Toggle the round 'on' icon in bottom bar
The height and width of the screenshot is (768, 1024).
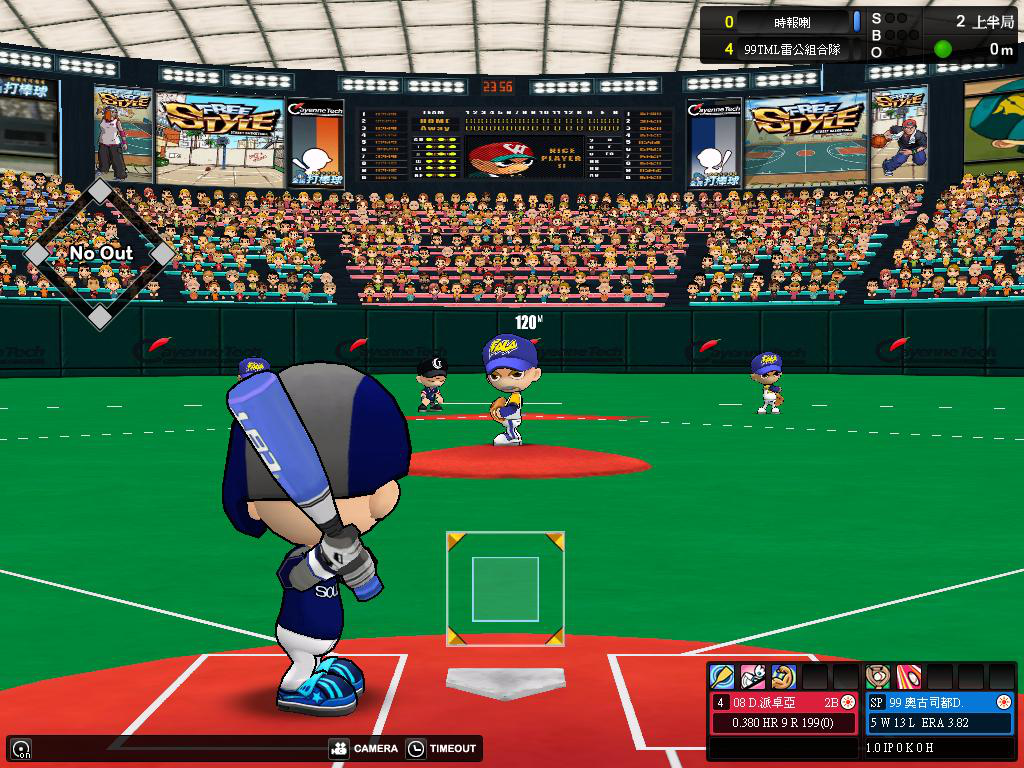pyautogui.click(x=20, y=748)
